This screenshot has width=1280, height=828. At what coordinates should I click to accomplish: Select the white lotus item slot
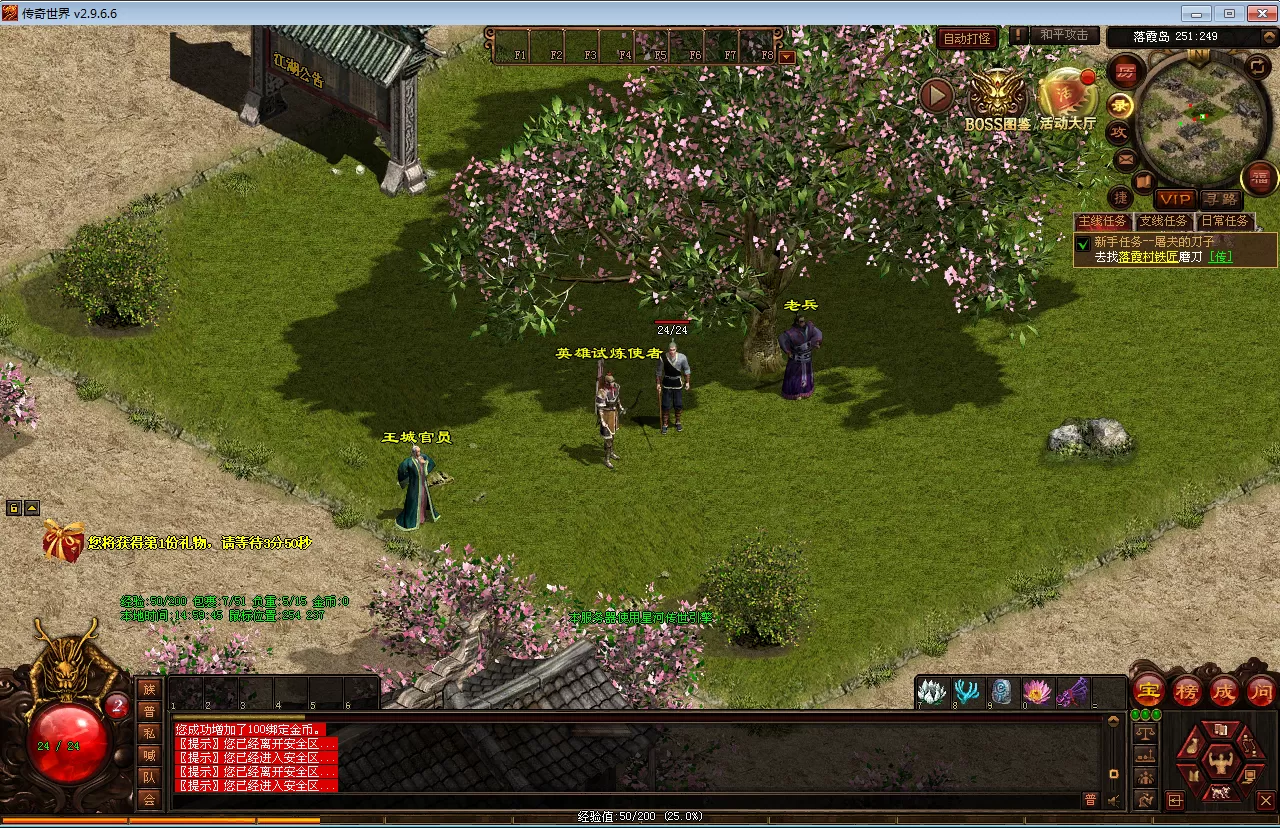932,691
